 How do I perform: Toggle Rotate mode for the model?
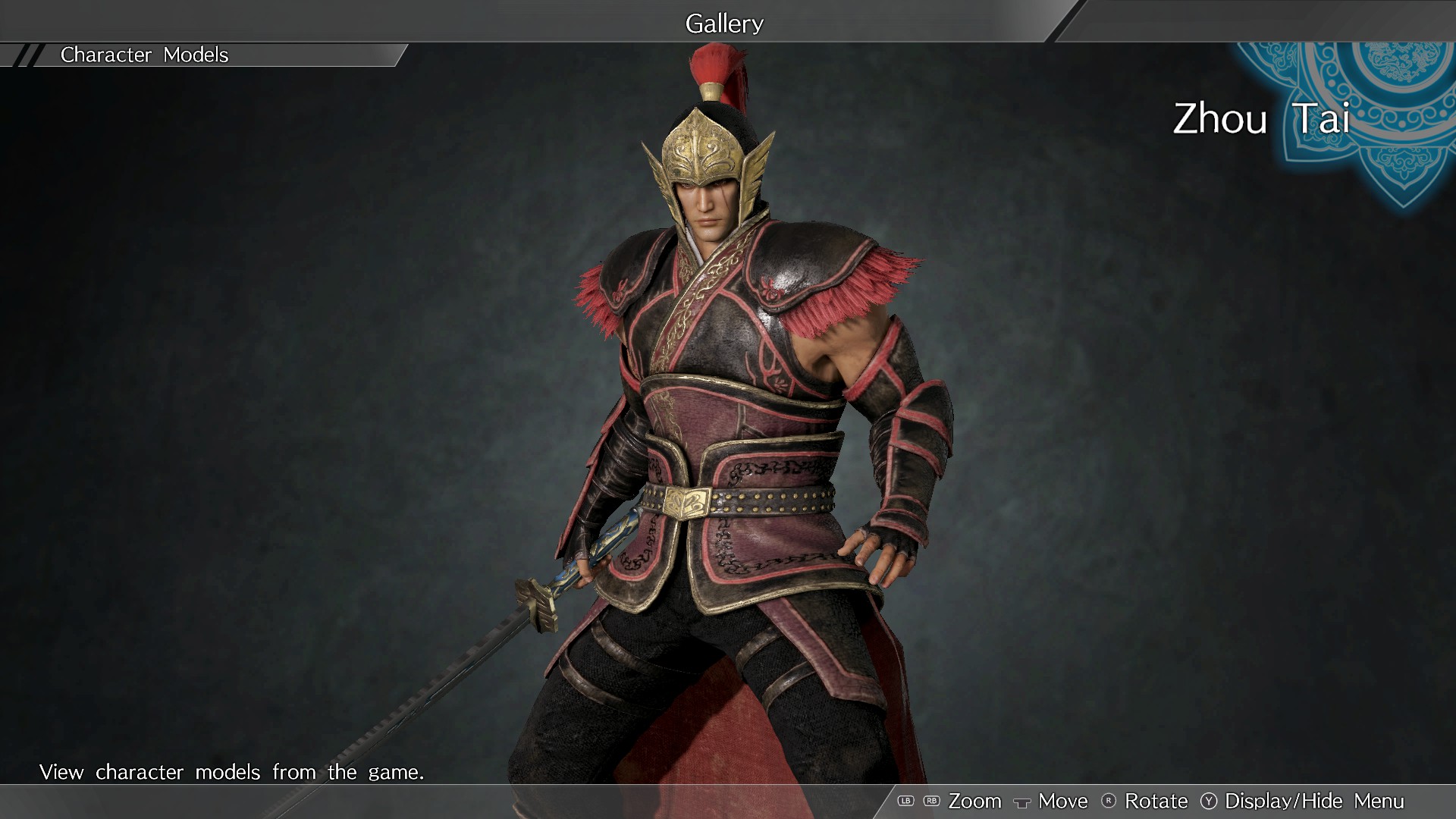(x=1158, y=801)
